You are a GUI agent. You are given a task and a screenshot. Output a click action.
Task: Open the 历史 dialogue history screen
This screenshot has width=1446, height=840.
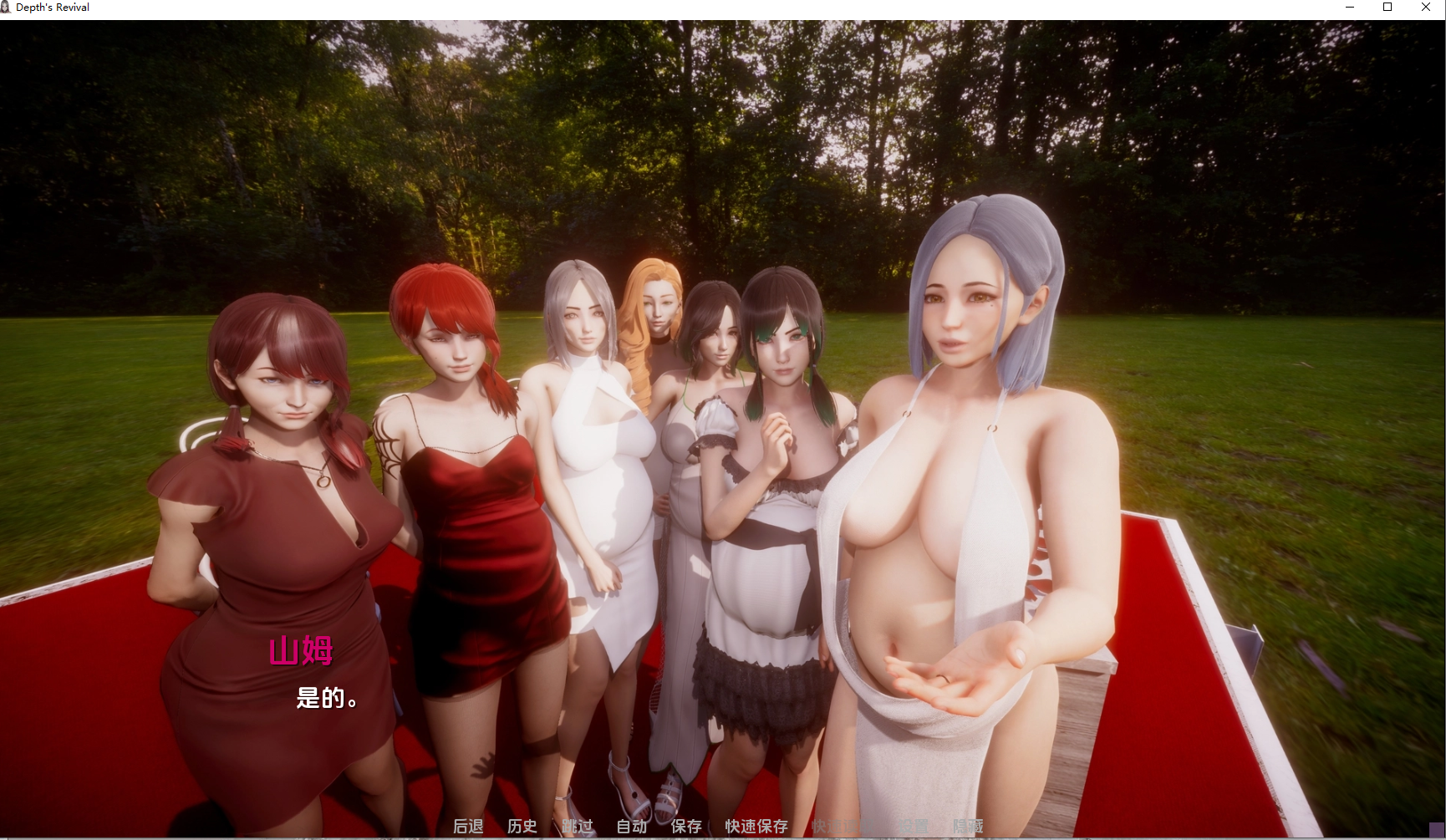click(x=522, y=827)
